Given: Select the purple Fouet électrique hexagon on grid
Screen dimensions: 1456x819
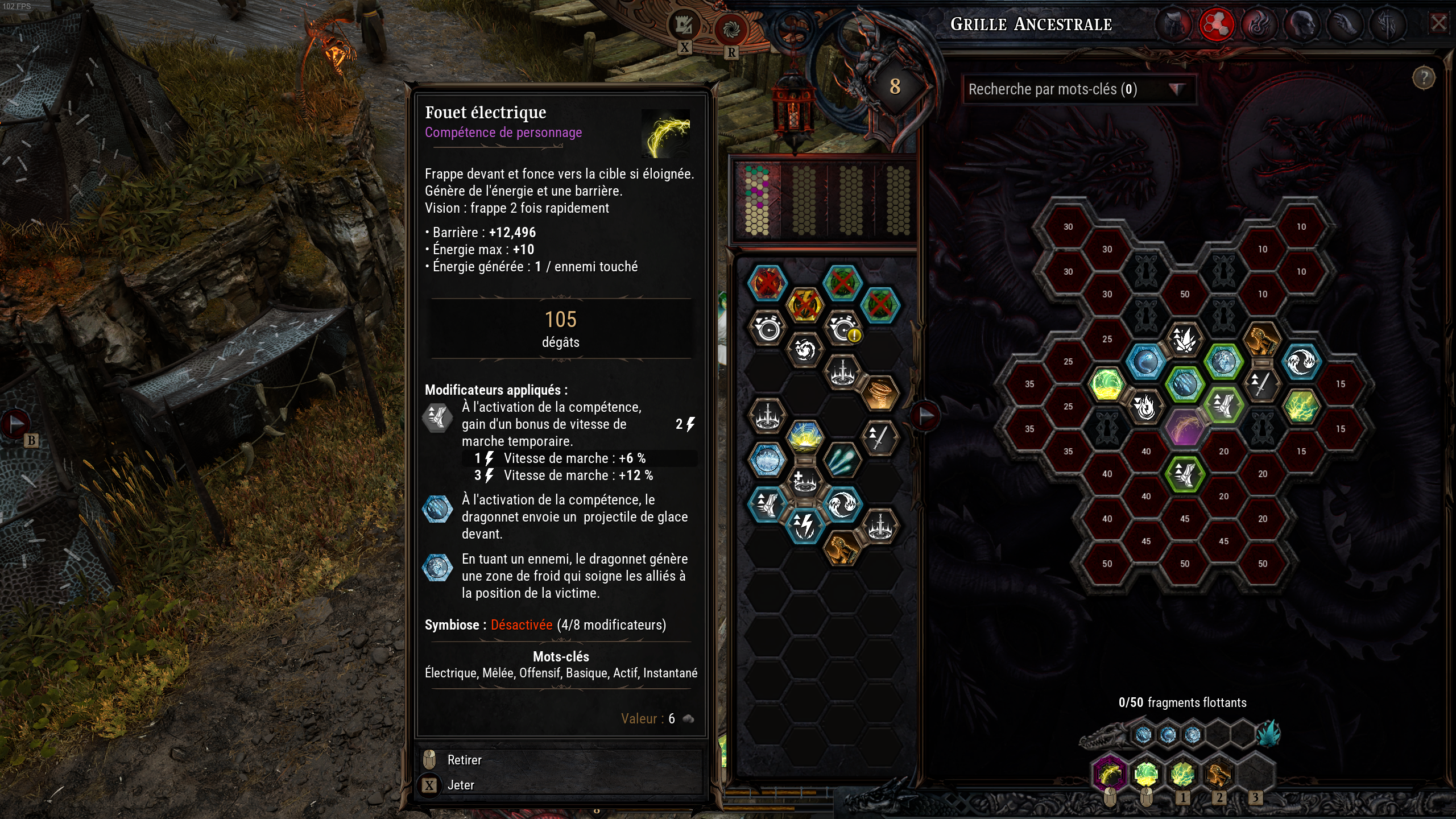Looking at the screenshot, I should (x=1185, y=428).
